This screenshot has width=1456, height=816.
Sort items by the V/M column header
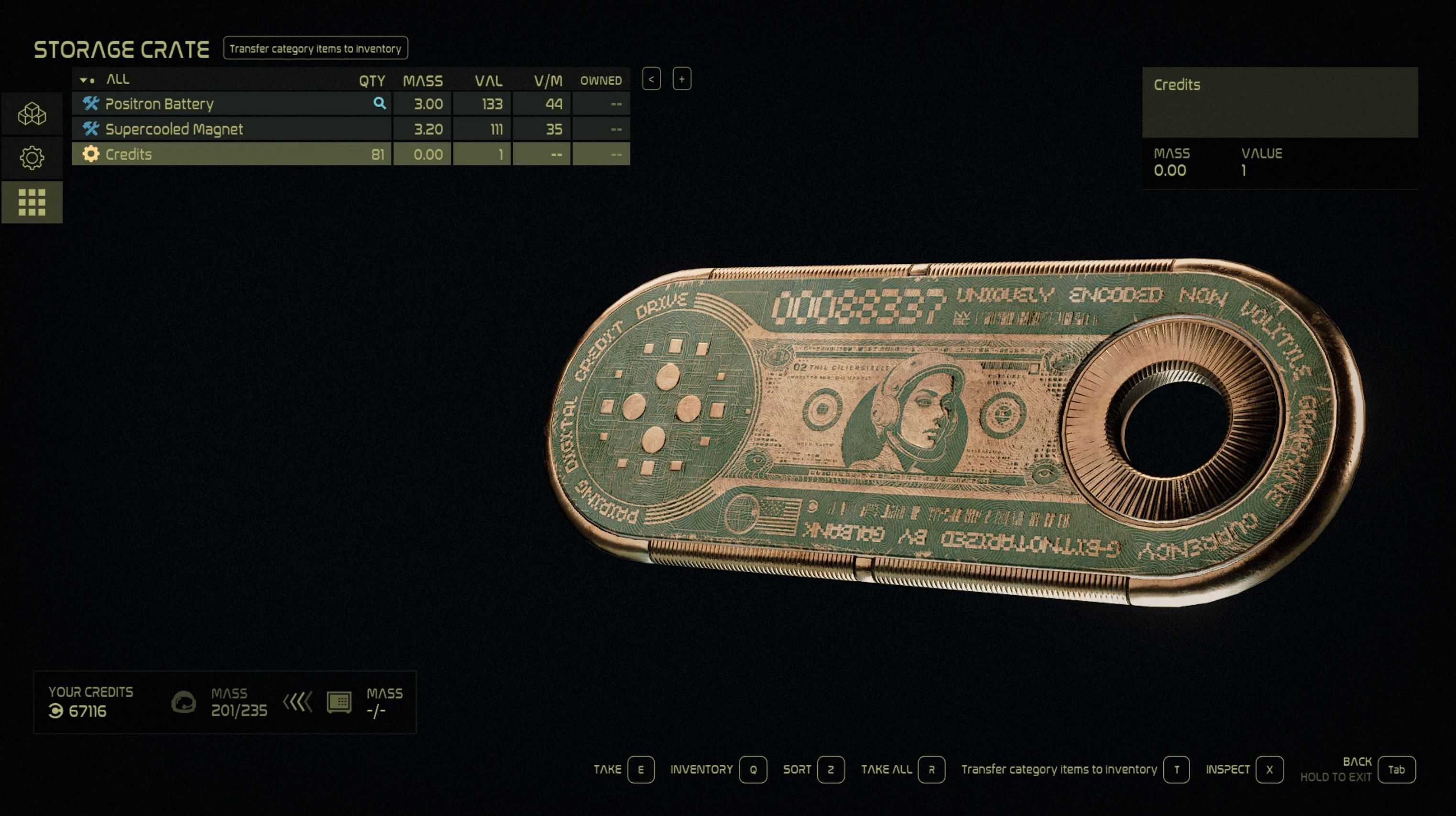point(547,81)
